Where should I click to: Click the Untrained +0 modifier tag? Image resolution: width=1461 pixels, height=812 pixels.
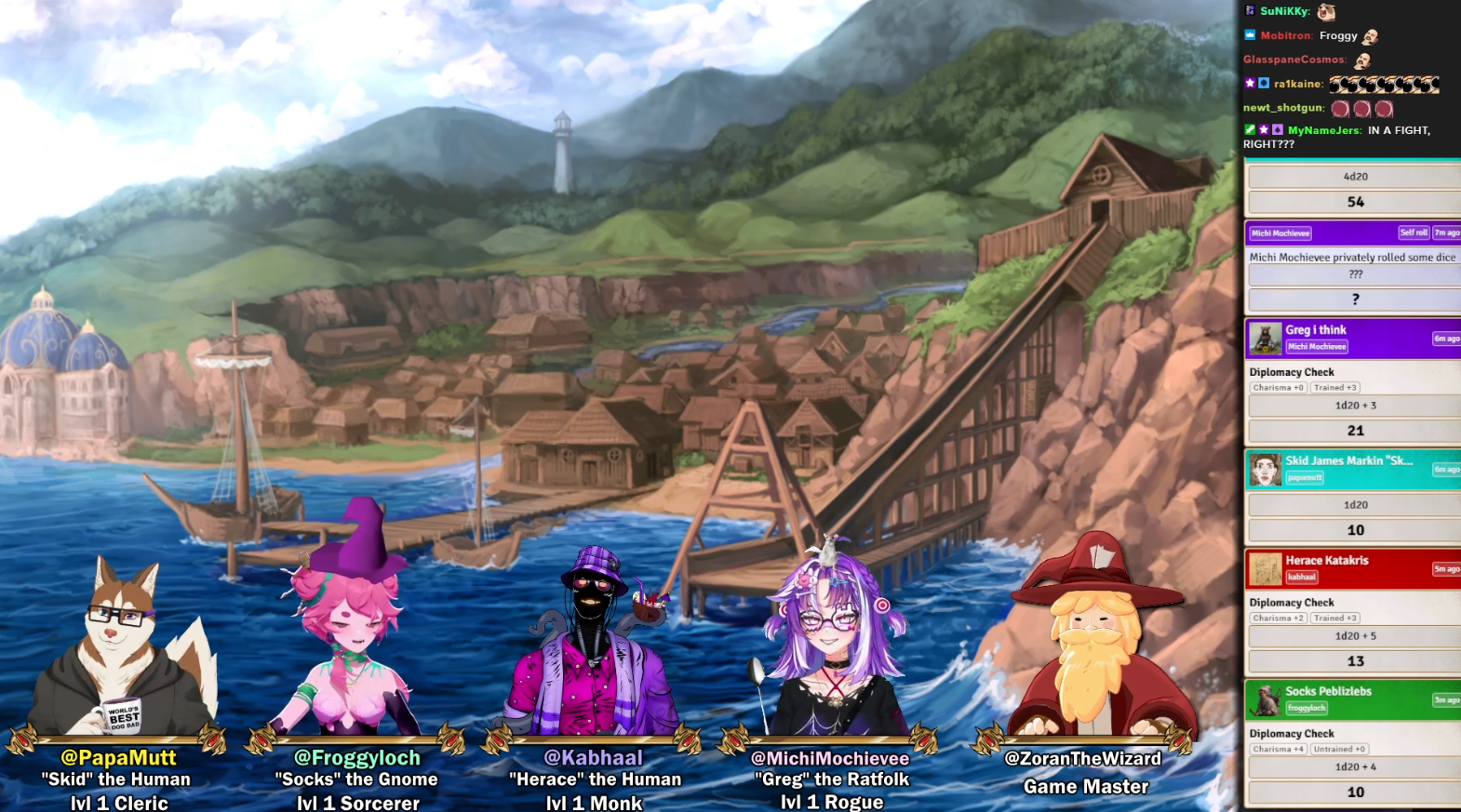click(x=1339, y=749)
